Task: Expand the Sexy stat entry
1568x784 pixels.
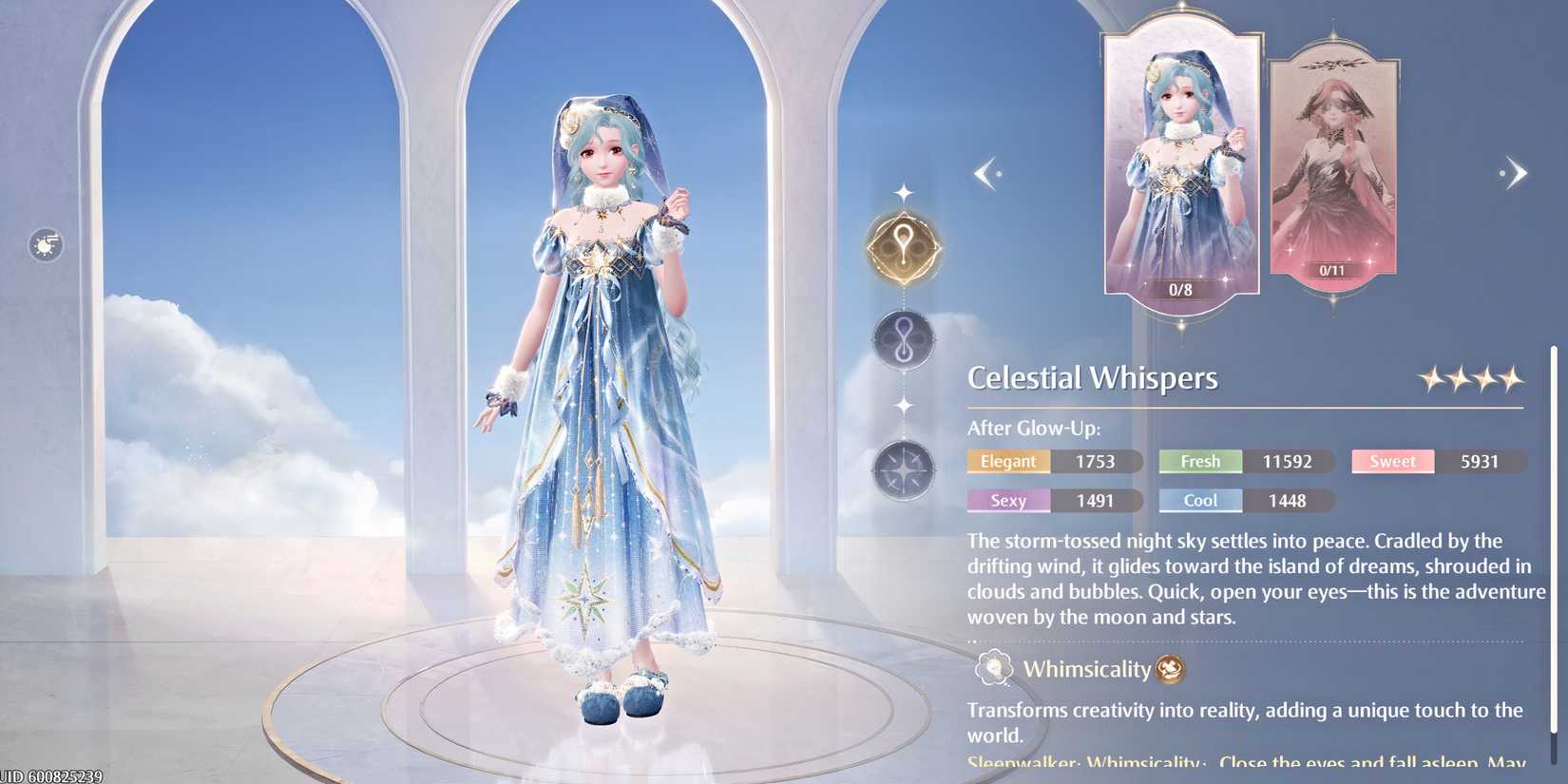Action: [1008, 501]
